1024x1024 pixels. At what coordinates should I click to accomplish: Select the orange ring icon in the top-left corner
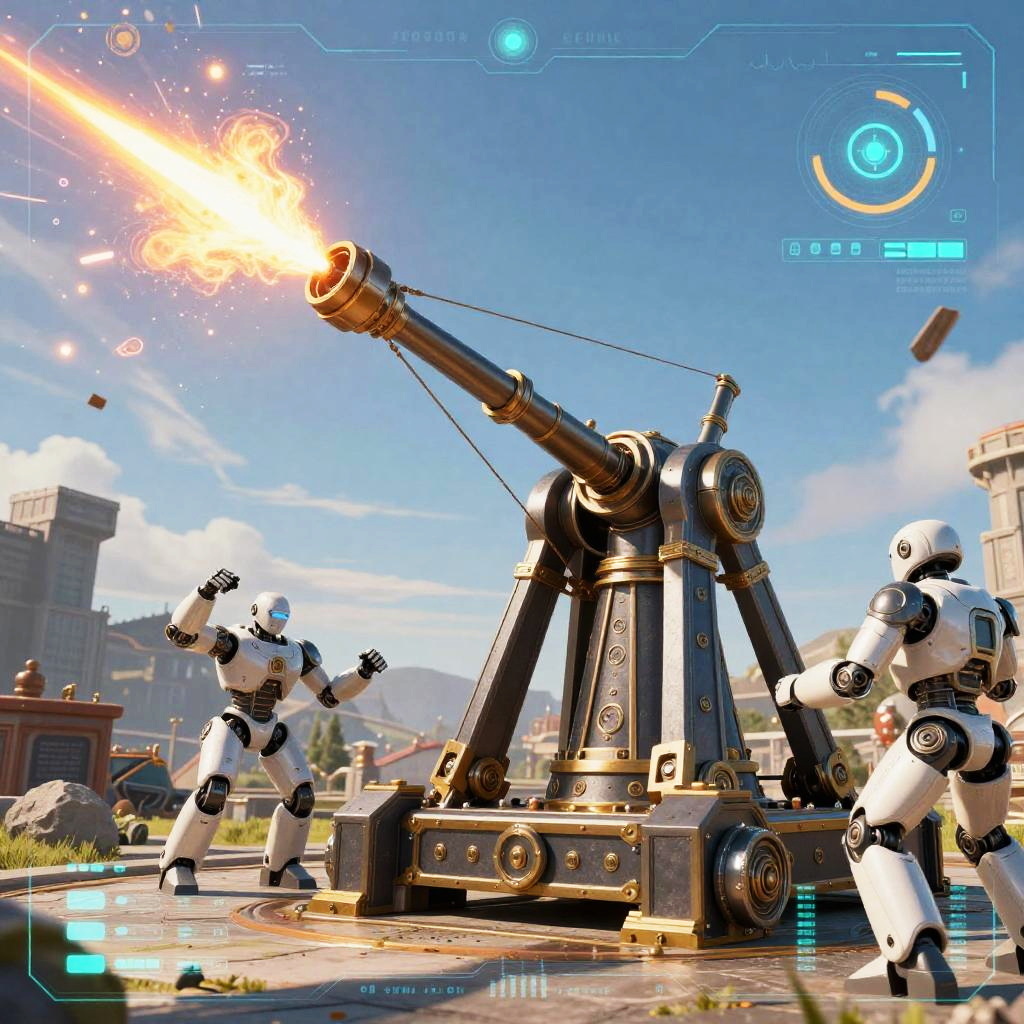click(123, 39)
